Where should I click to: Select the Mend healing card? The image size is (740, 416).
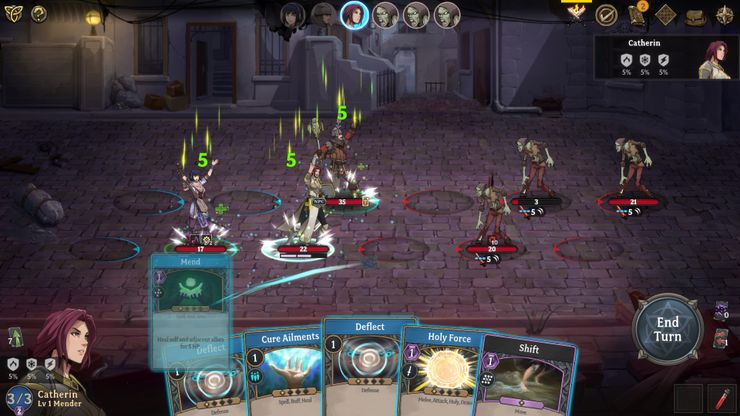coord(190,300)
